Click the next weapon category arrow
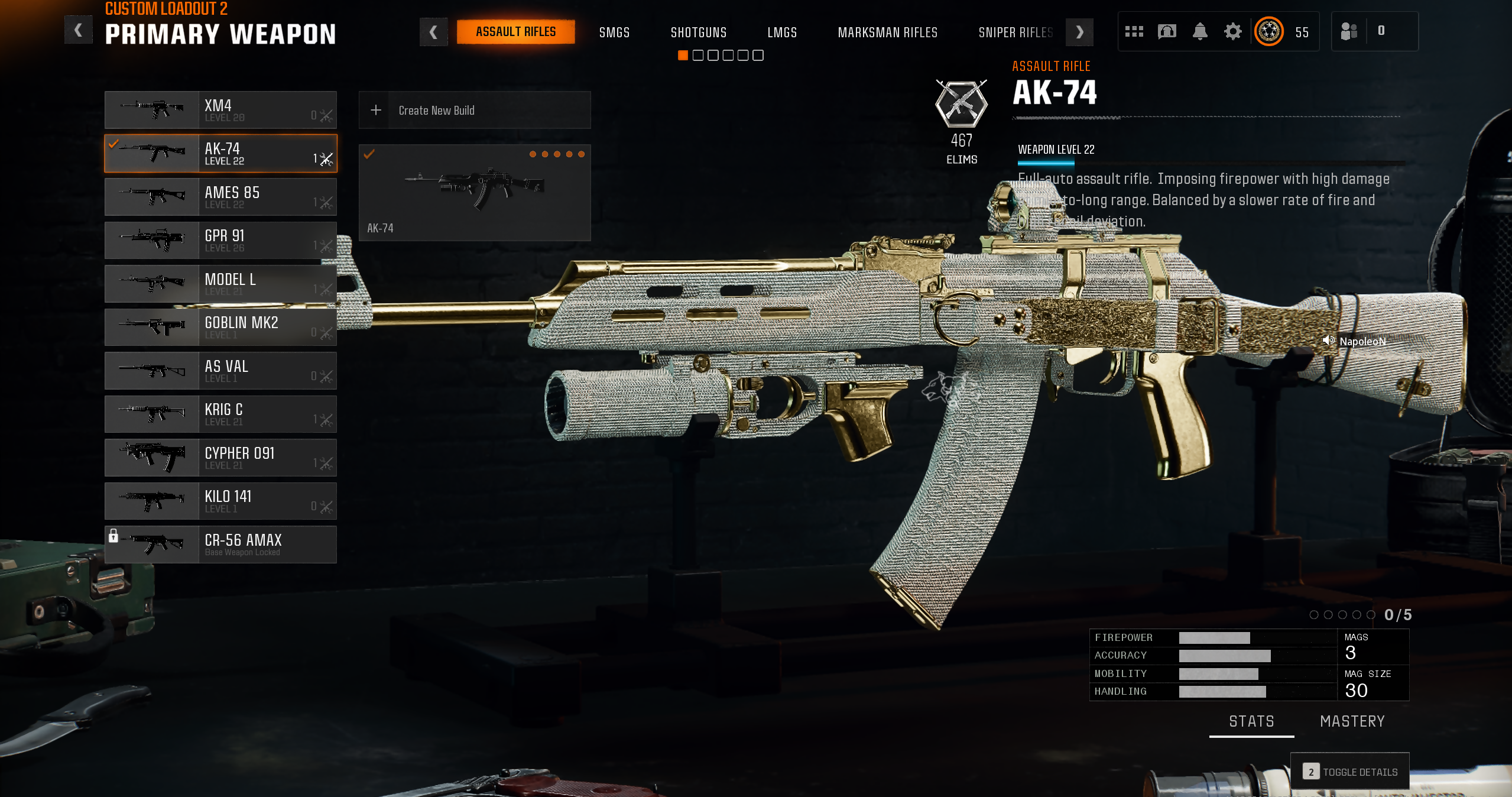Image resolution: width=1512 pixels, height=797 pixels. pos(1079,32)
